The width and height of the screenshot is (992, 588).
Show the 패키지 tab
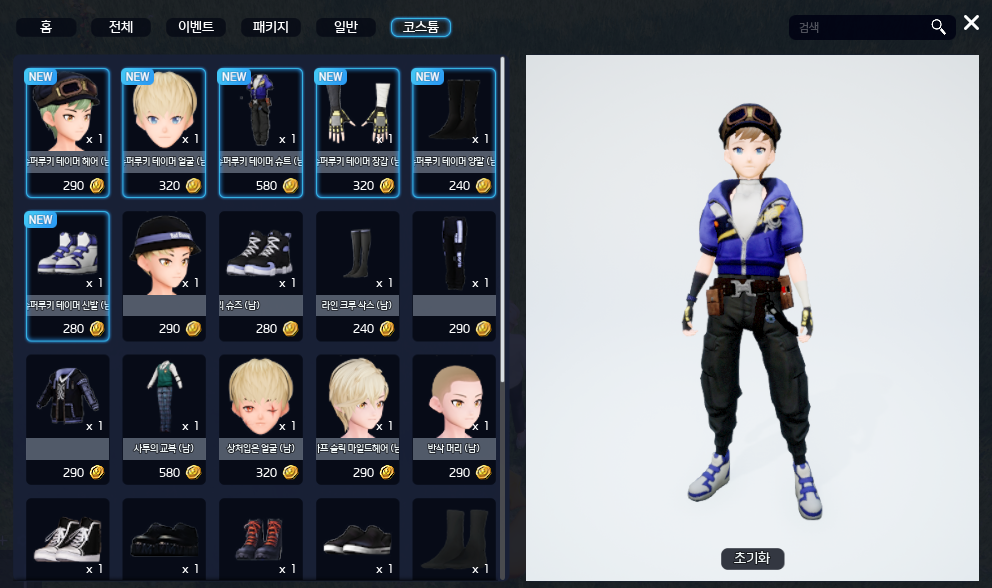pyautogui.click(x=271, y=27)
